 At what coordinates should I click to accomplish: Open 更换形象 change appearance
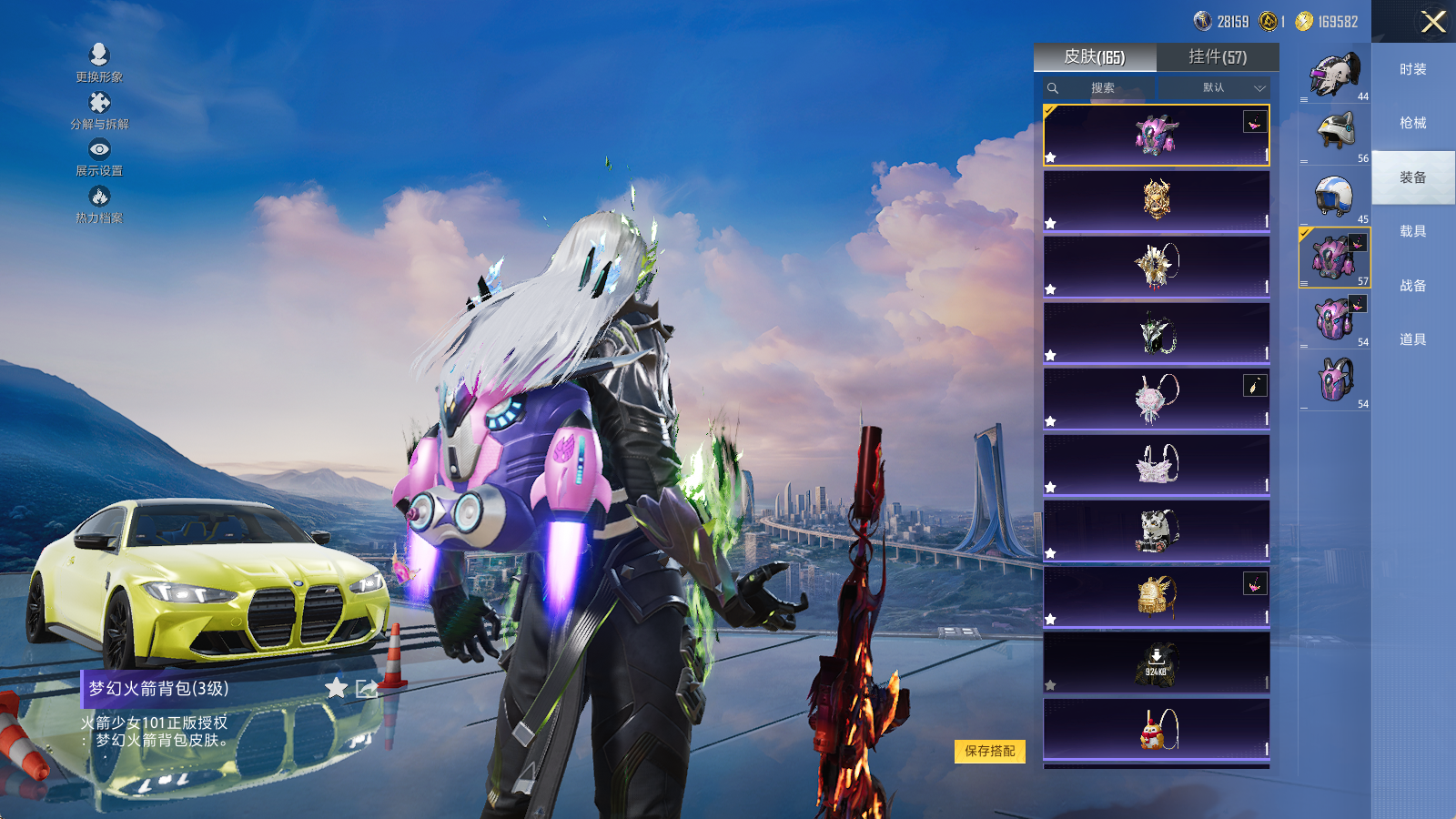tap(99, 63)
